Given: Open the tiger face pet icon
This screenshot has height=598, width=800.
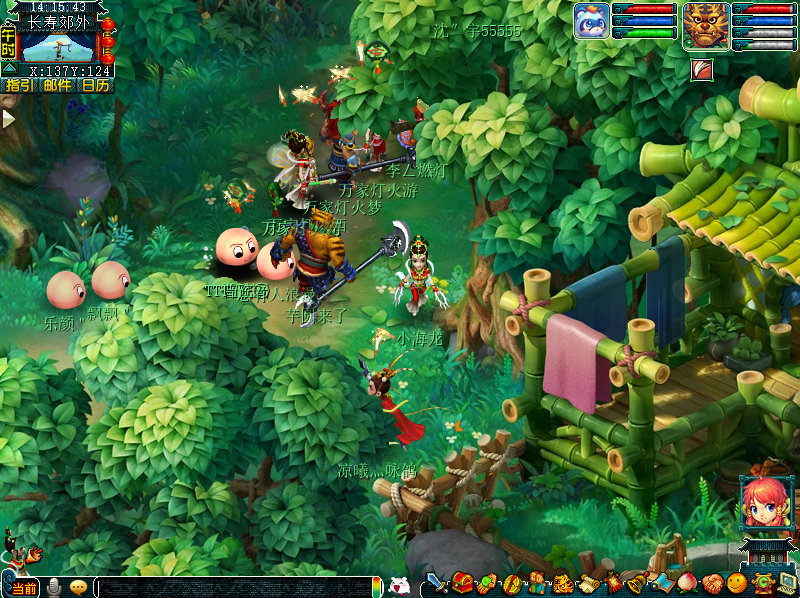Looking at the screenshot, I should click(x=562, y=584).
